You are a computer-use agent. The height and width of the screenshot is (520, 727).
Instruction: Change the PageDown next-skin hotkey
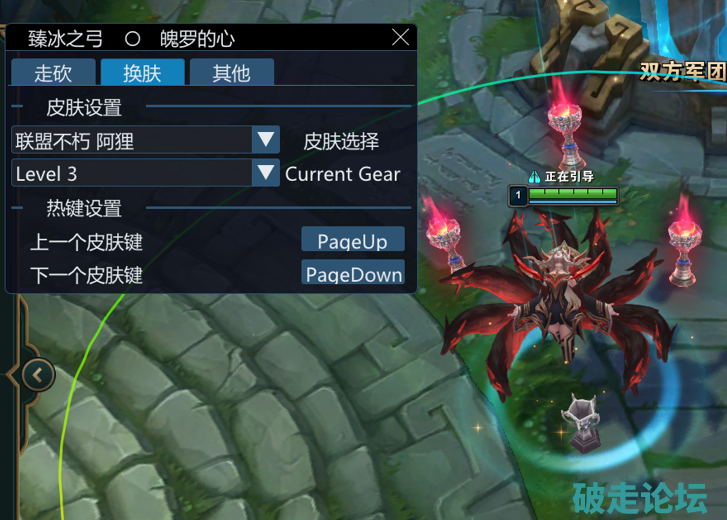click(353, 273)
